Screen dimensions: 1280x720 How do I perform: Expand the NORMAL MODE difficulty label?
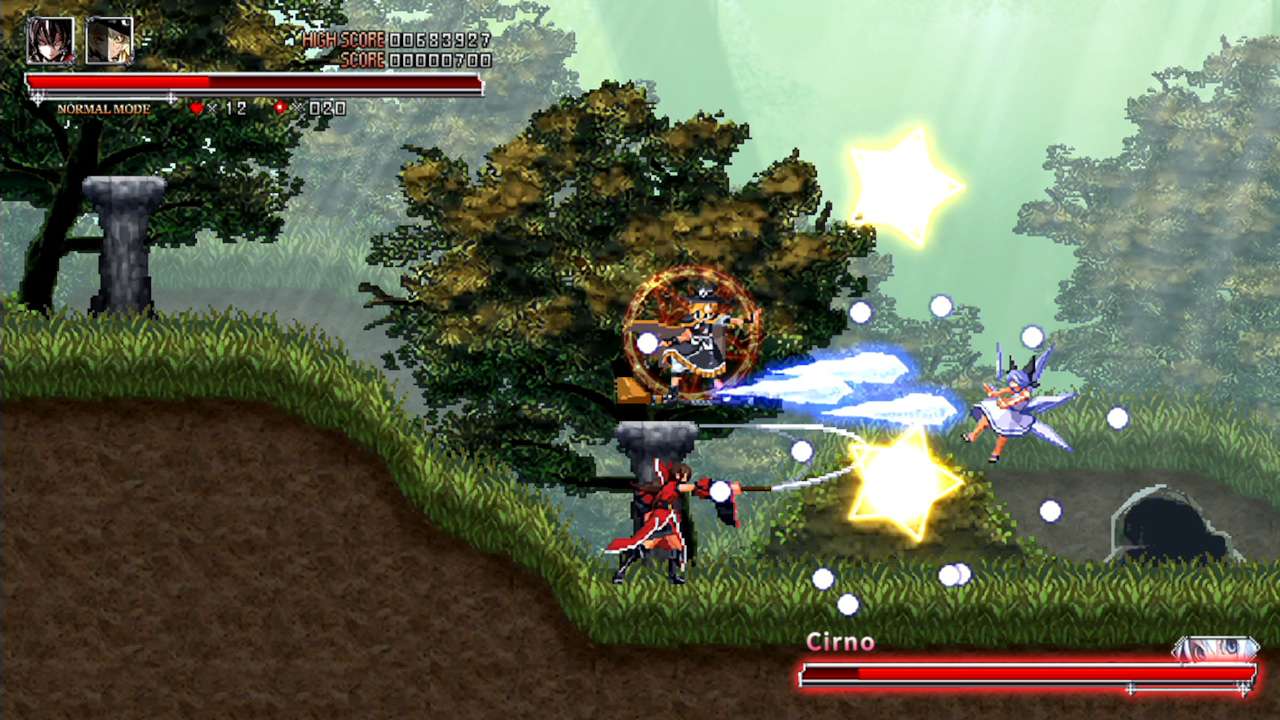click(x=104, y=110)
